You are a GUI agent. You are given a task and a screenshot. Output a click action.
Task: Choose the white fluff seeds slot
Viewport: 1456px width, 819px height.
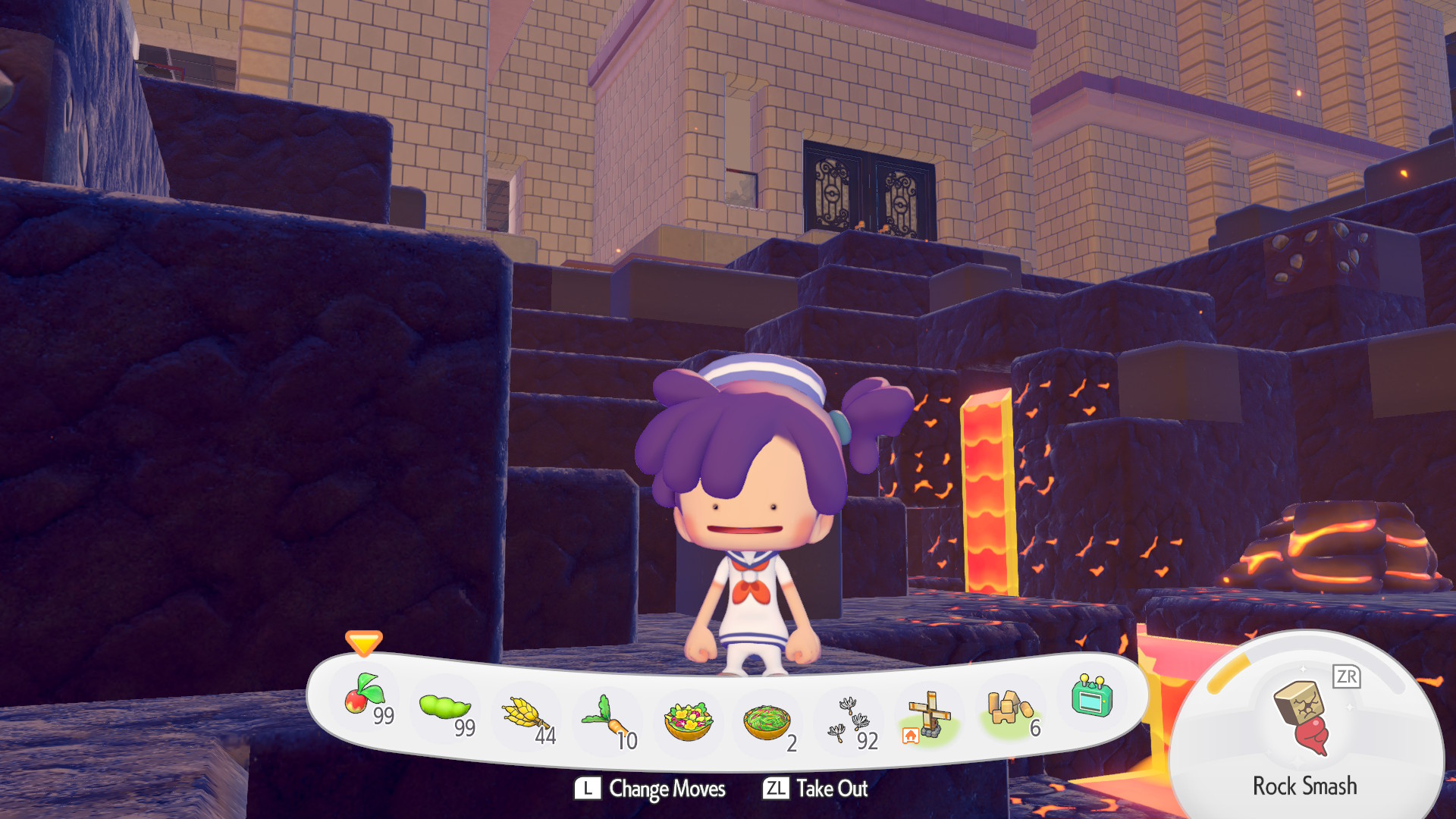pyautogui.click(x=849, y=720)
